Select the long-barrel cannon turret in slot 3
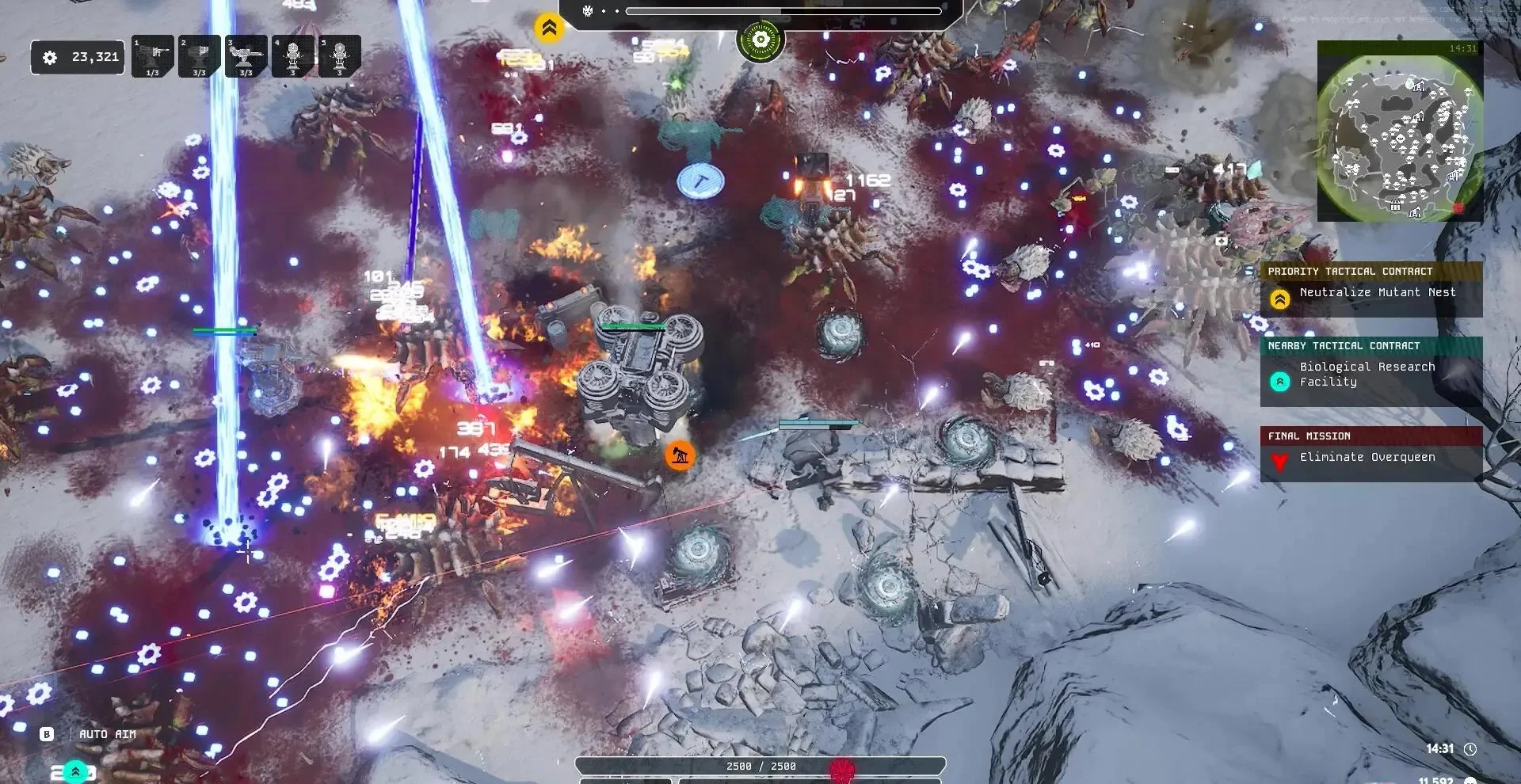 (x=246, y=56)
